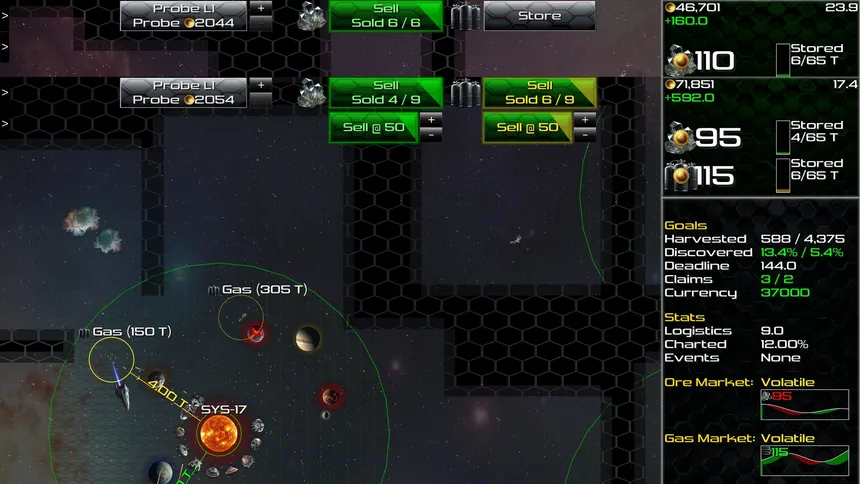This screenshot has width=860, height=484.
Task: Decrease the ore Sell @ 50 price threshold
Action: pyautogui.click(x=430, y=134)
